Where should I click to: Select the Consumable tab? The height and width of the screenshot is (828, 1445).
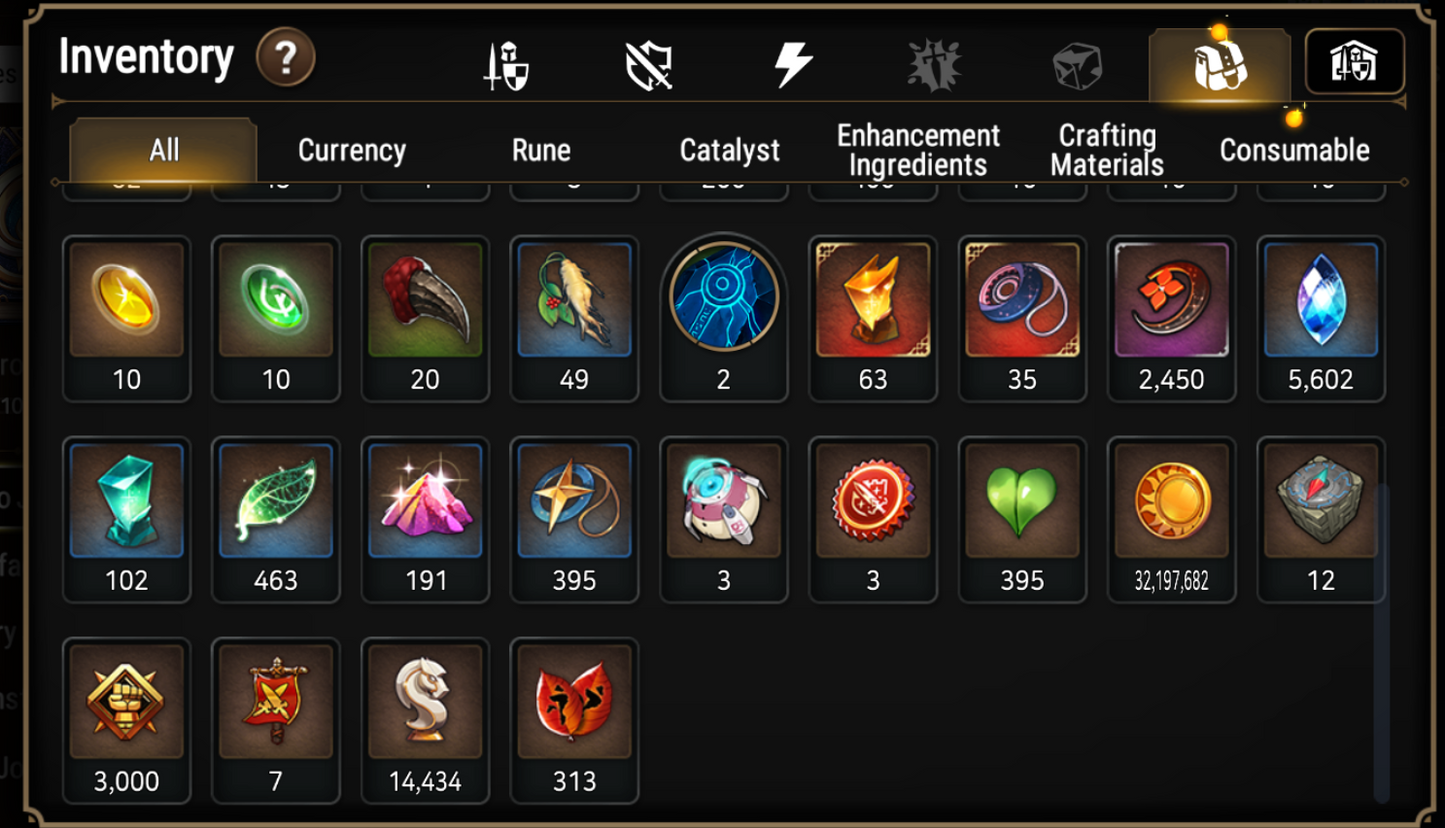(1293, 149)
